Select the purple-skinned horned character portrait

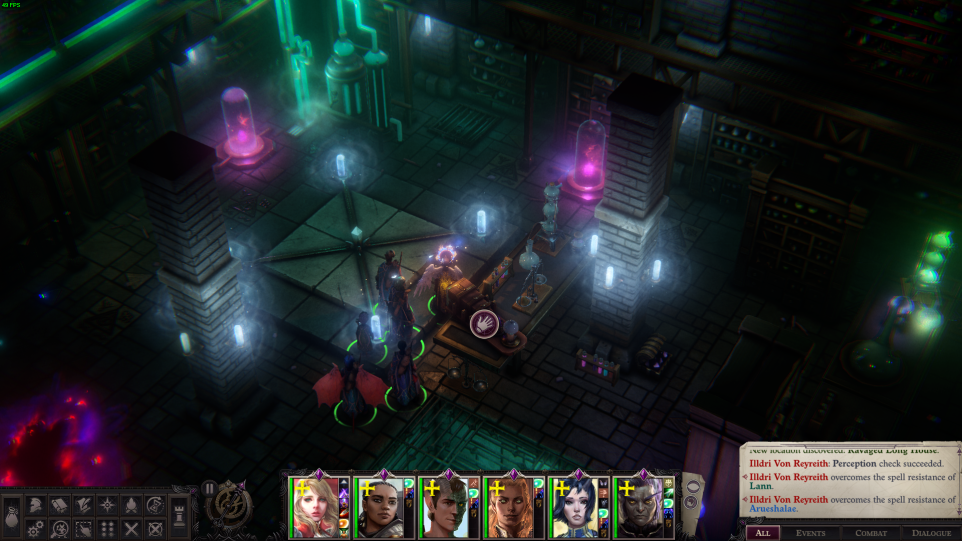(x=638, y=508)
